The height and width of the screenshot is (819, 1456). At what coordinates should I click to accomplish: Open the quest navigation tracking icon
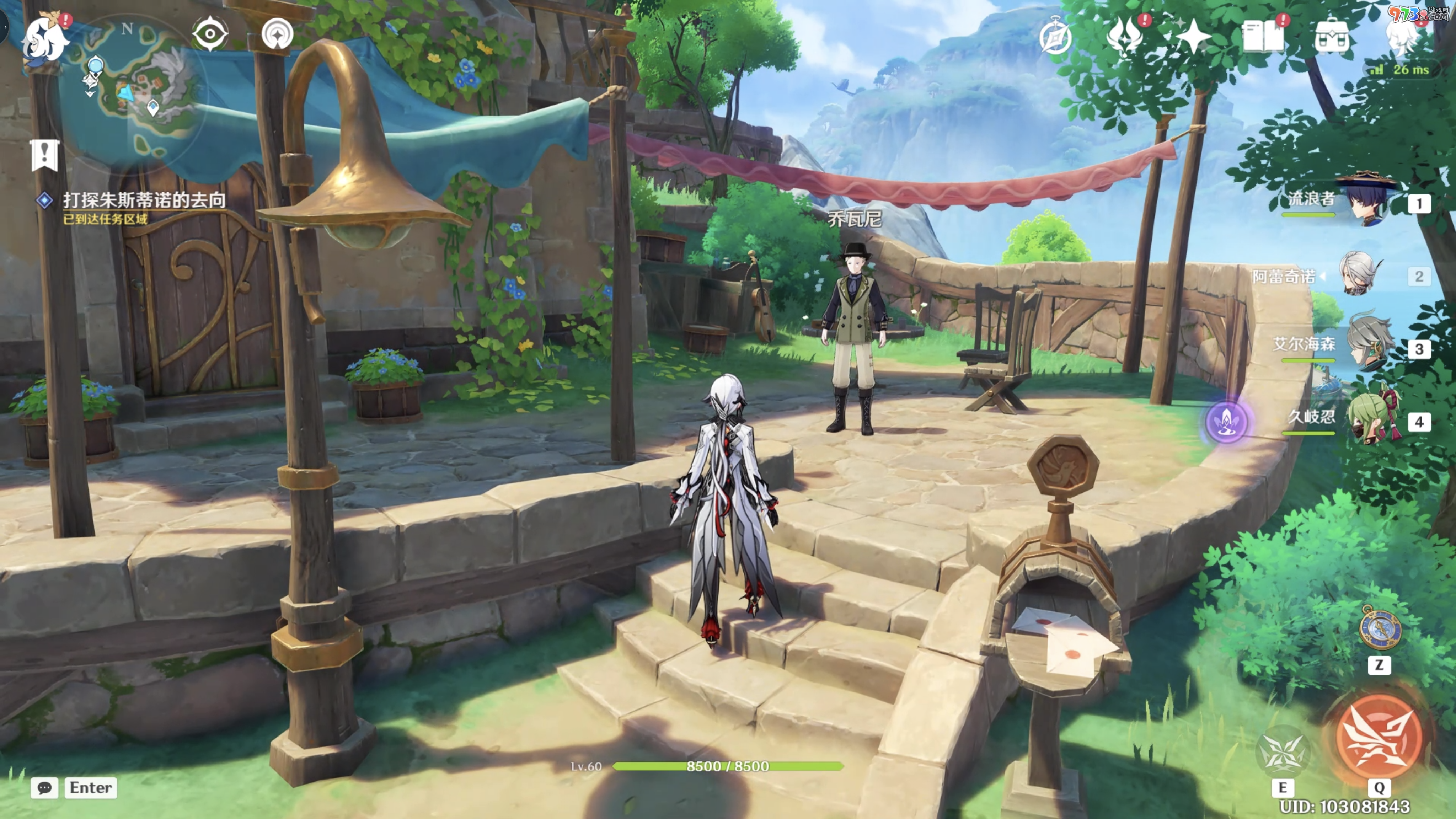[x=278, y=34]
